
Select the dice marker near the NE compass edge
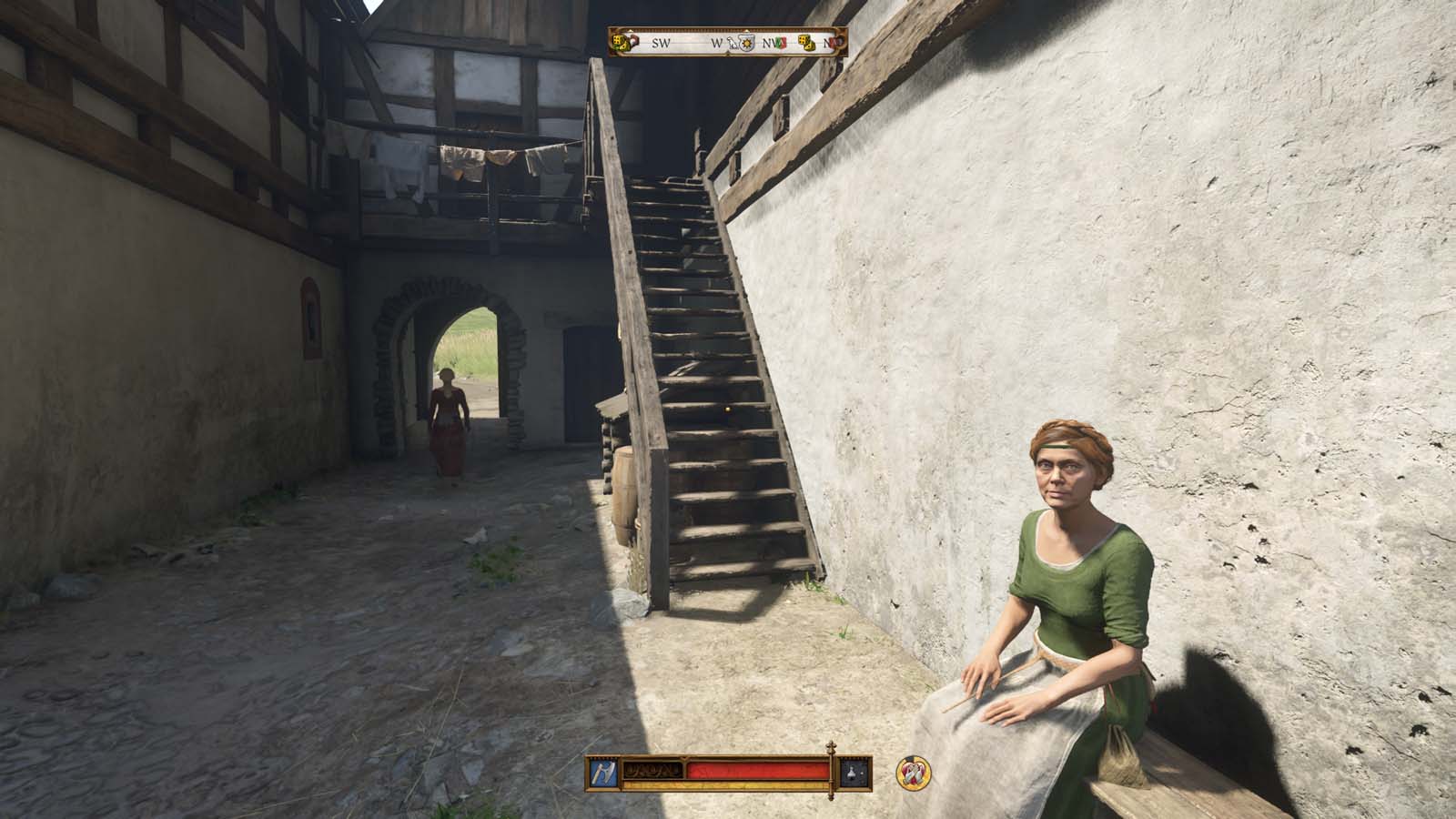point(808,44)
